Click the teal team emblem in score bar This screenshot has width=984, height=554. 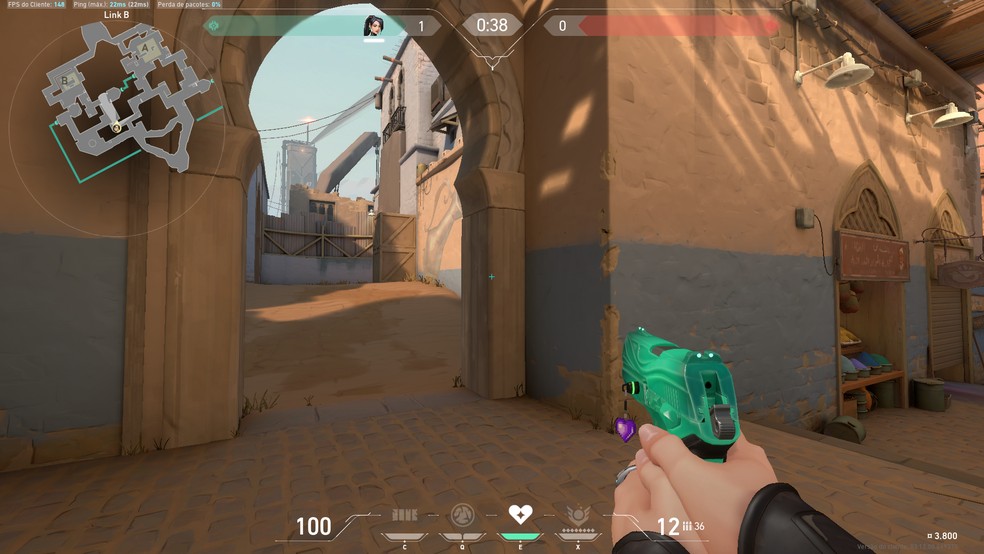click(212, 26)
